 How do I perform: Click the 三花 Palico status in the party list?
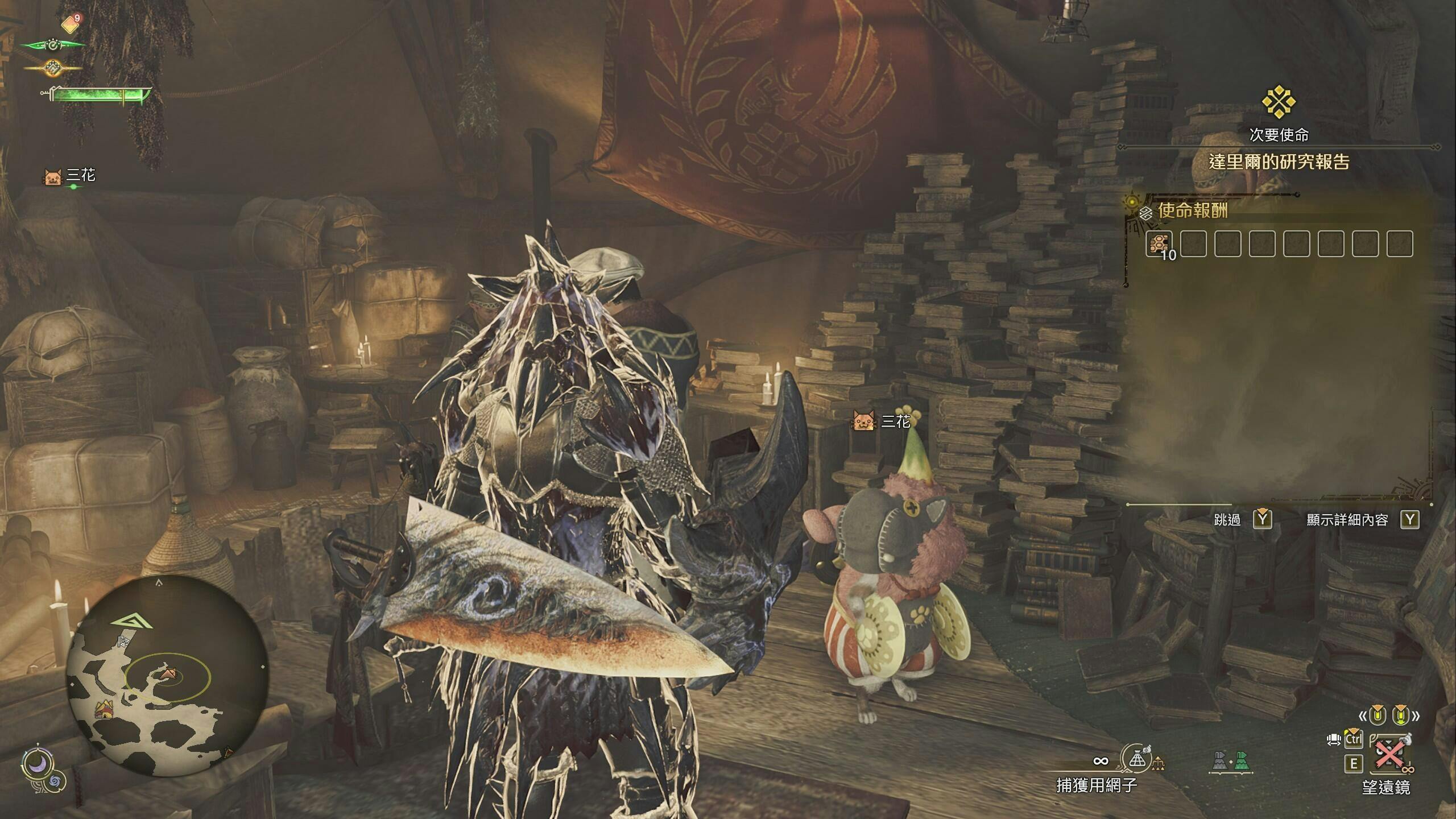[71, 176]
